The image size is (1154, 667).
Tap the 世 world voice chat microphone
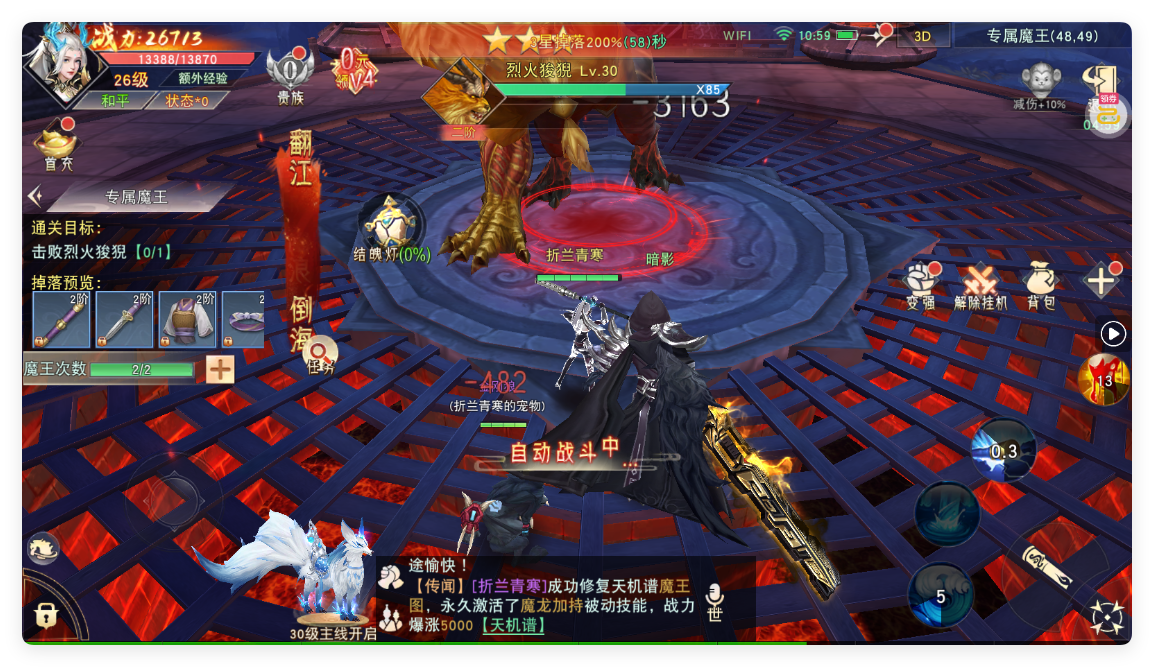(714, 603)
